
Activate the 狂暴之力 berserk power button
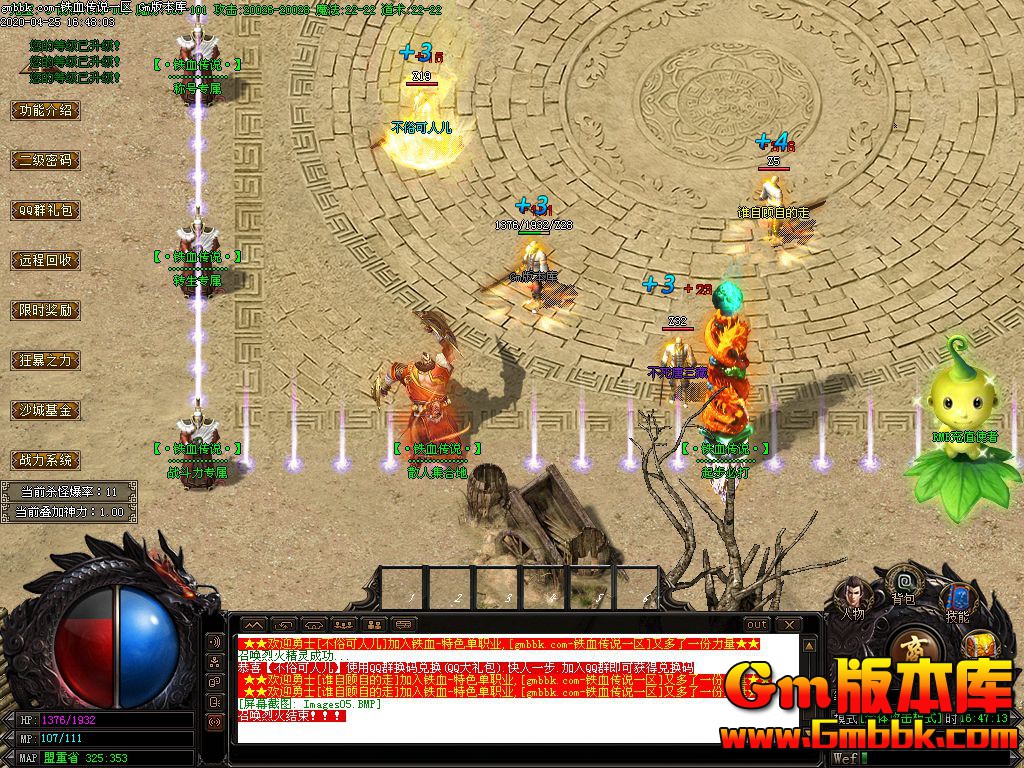click(46, 360)
